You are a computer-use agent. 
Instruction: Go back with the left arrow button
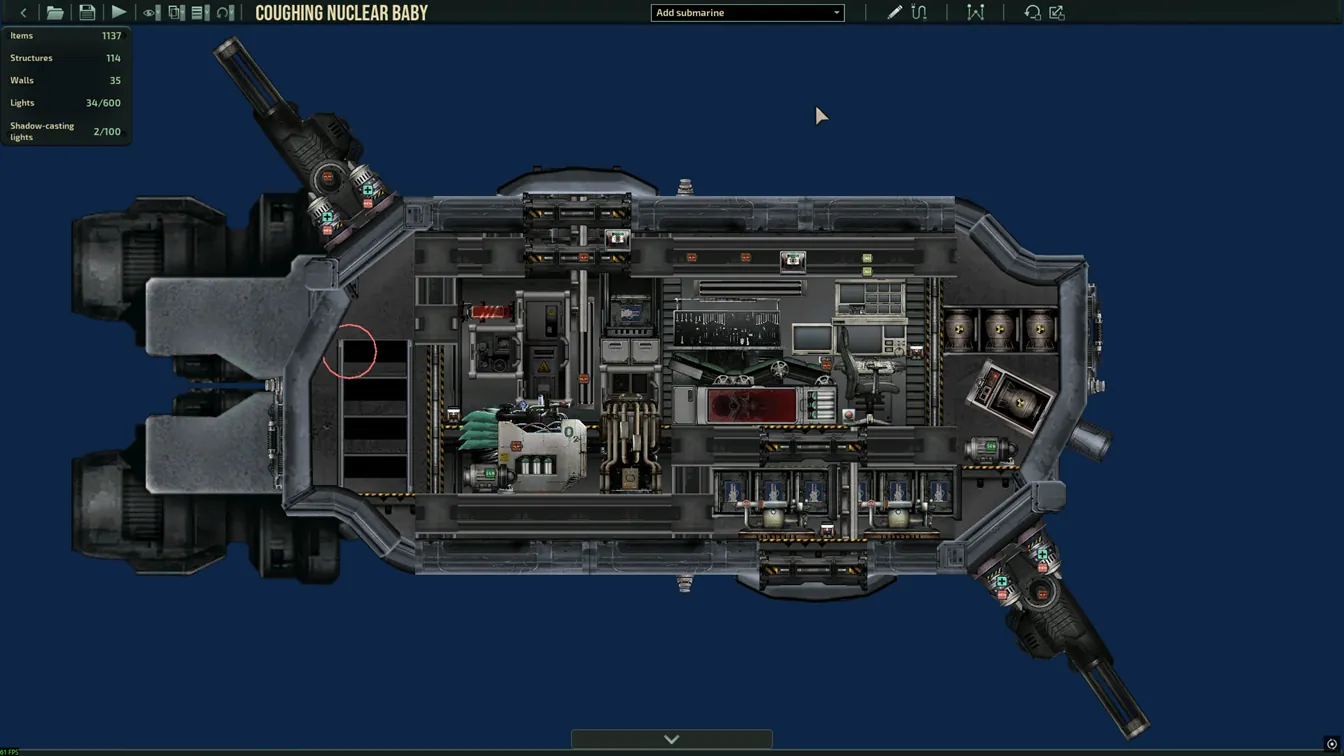[23, 13]
